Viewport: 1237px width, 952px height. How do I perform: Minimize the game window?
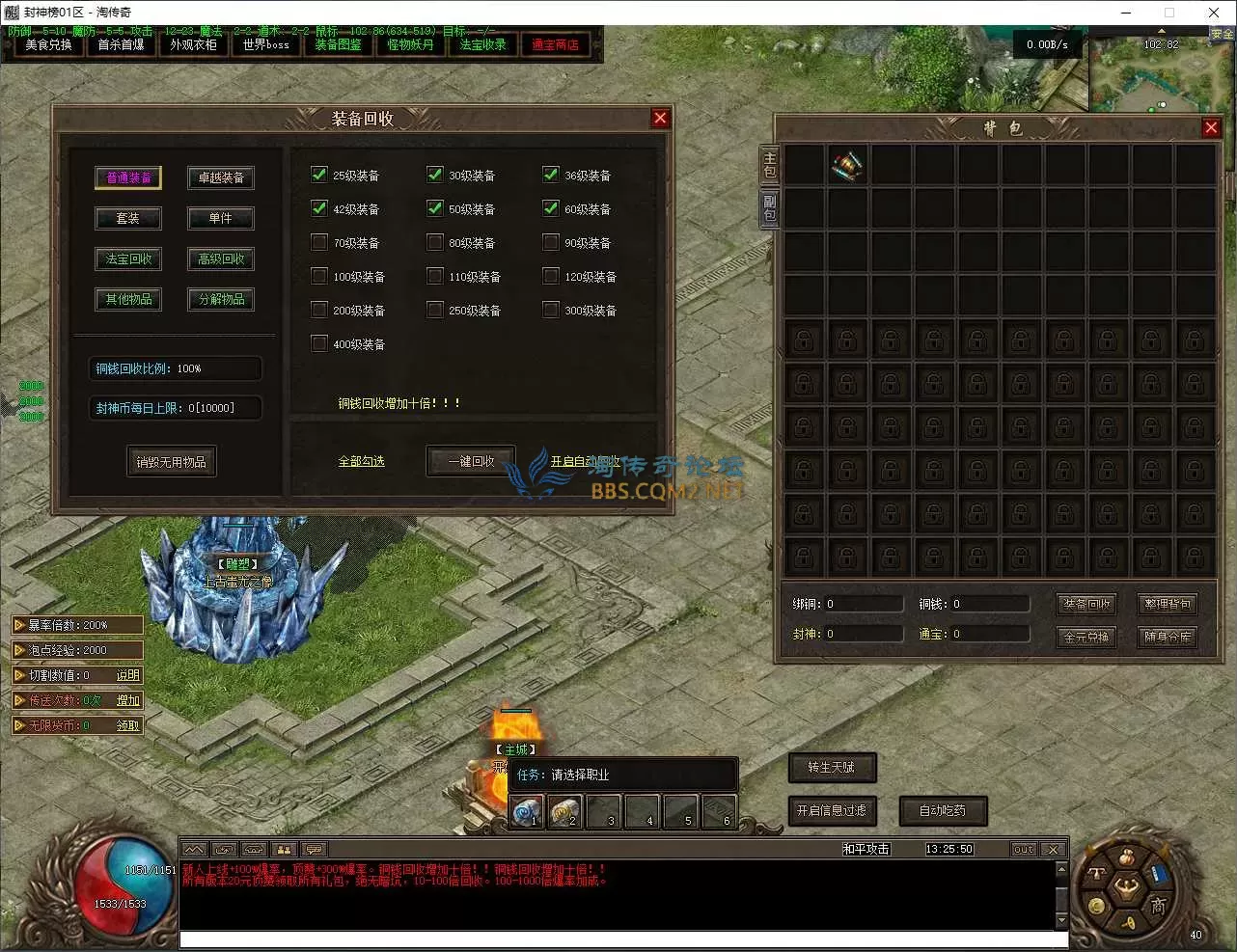(1126, 13)
